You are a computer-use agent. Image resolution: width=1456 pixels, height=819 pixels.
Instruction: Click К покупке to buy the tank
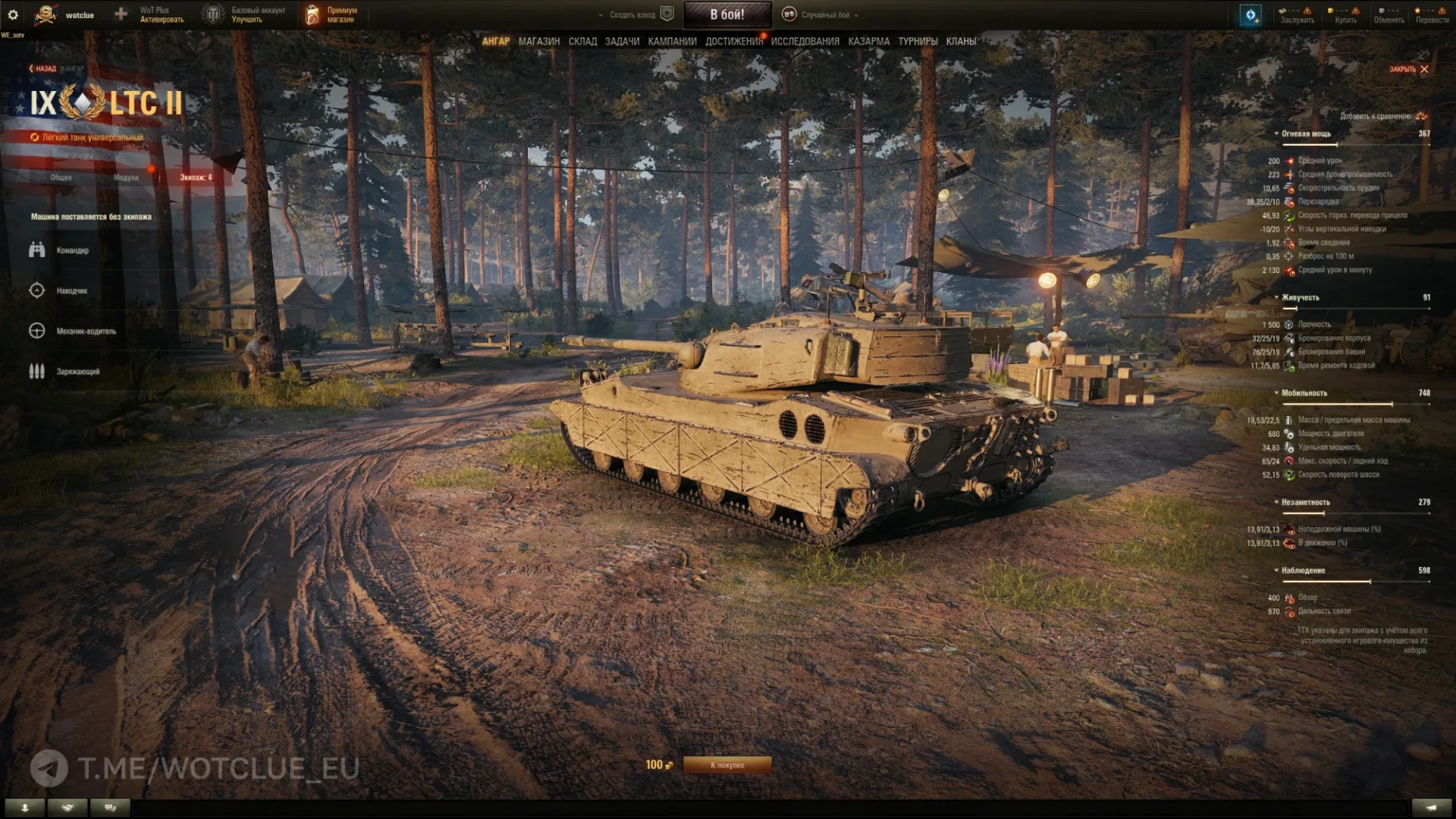729,765
